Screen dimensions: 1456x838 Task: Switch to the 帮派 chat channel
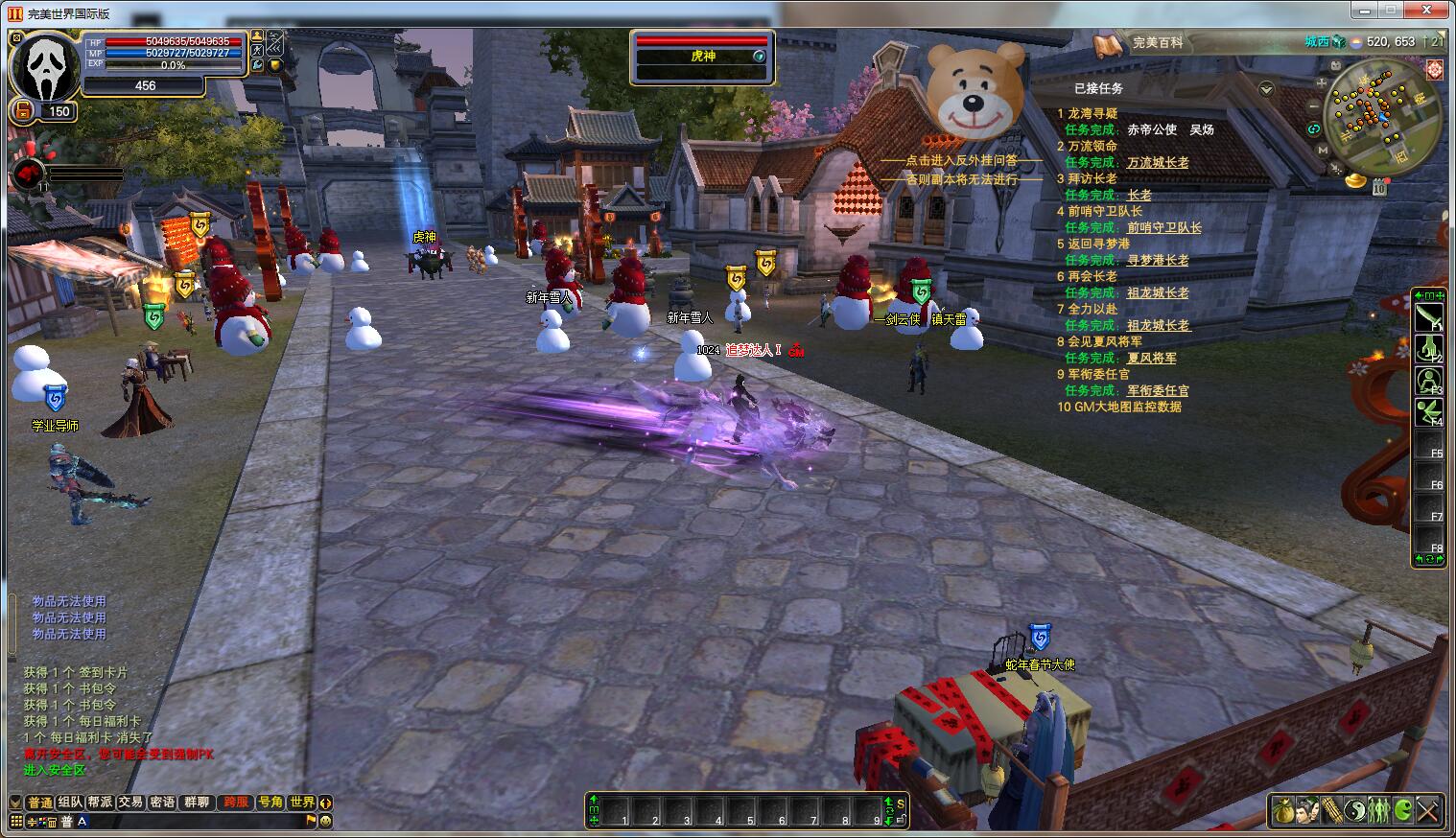point(100,803)
